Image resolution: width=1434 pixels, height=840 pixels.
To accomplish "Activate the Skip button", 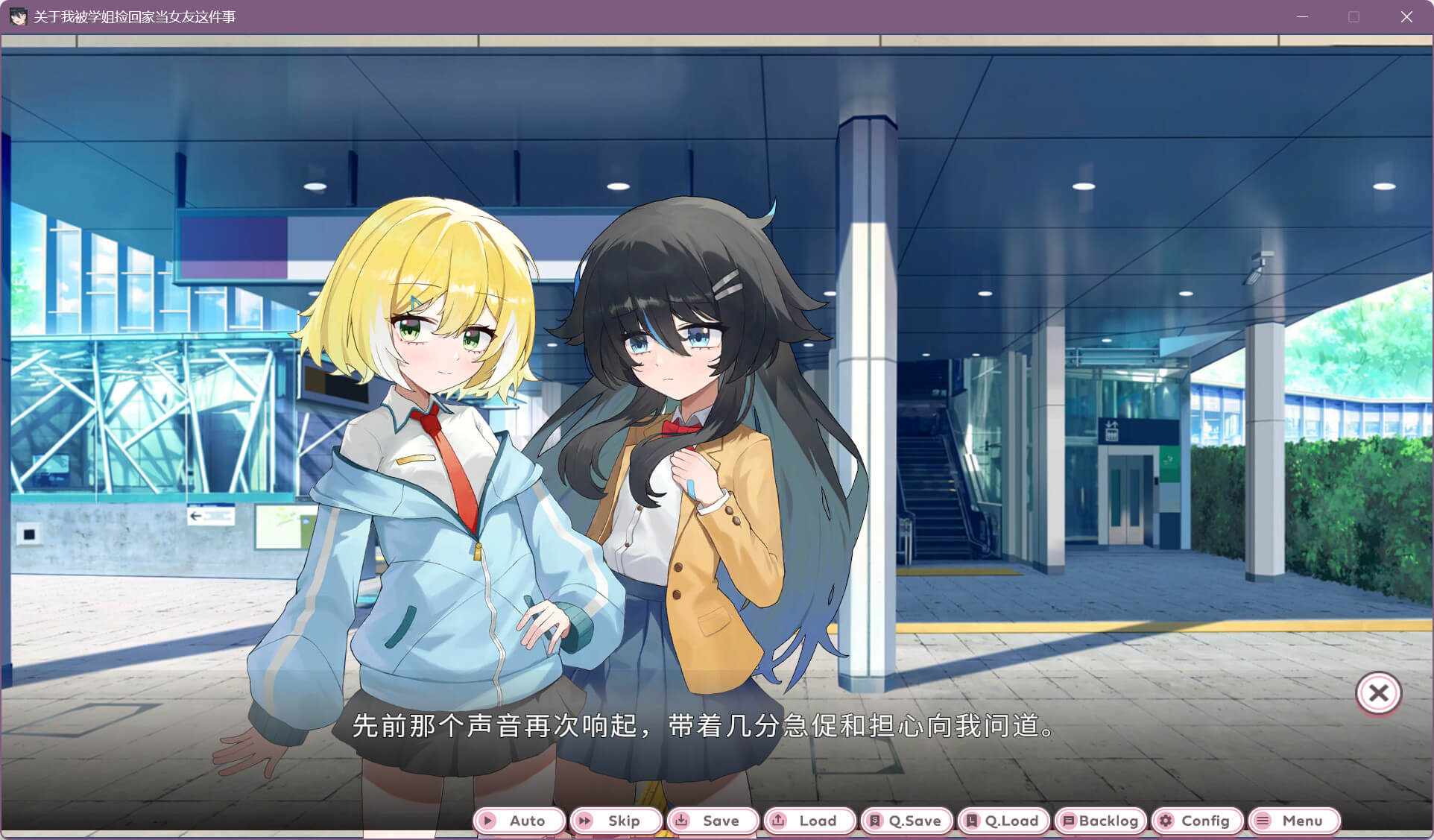I will (x=616, y=821).
